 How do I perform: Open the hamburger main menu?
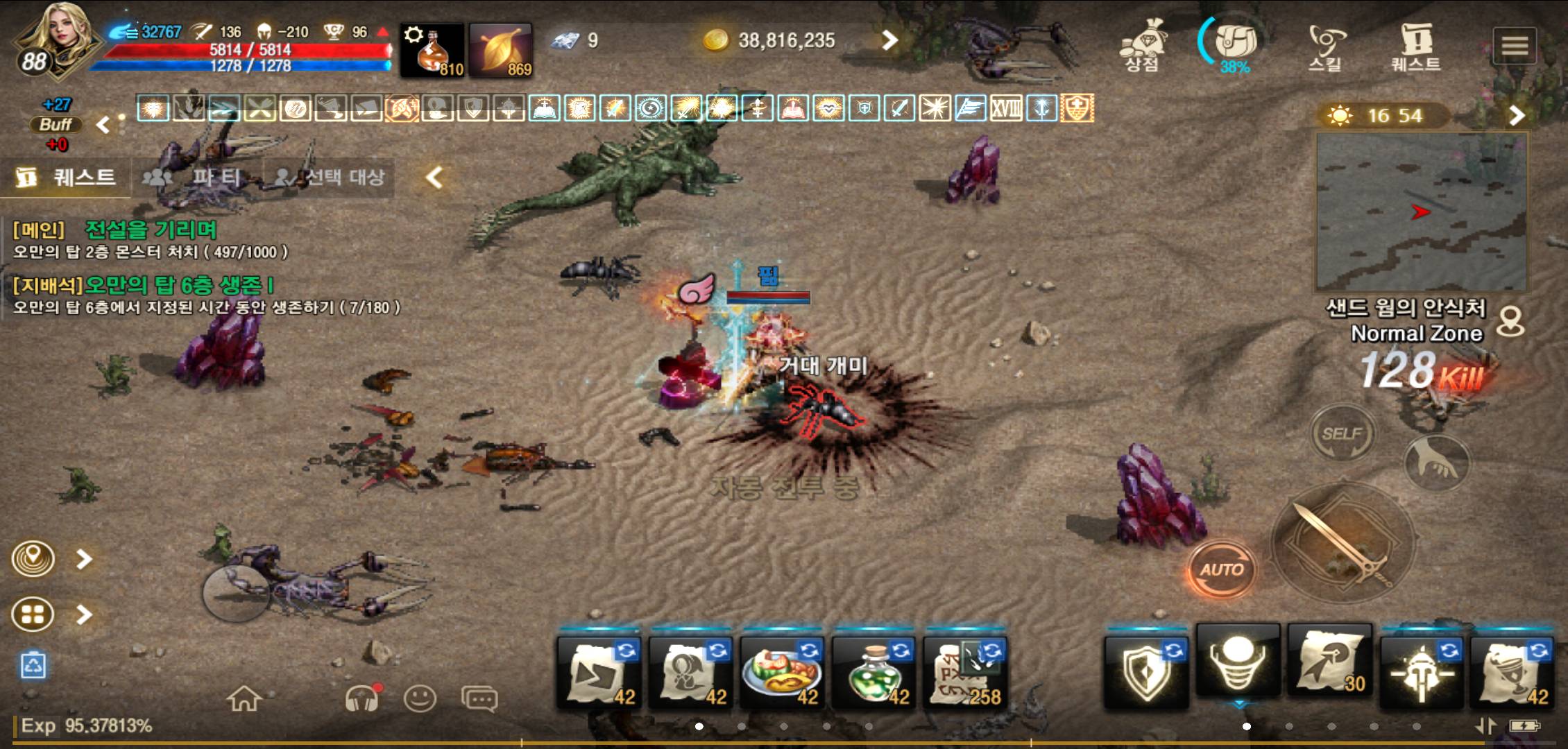pyautogui.click(x=1515, y=46)
